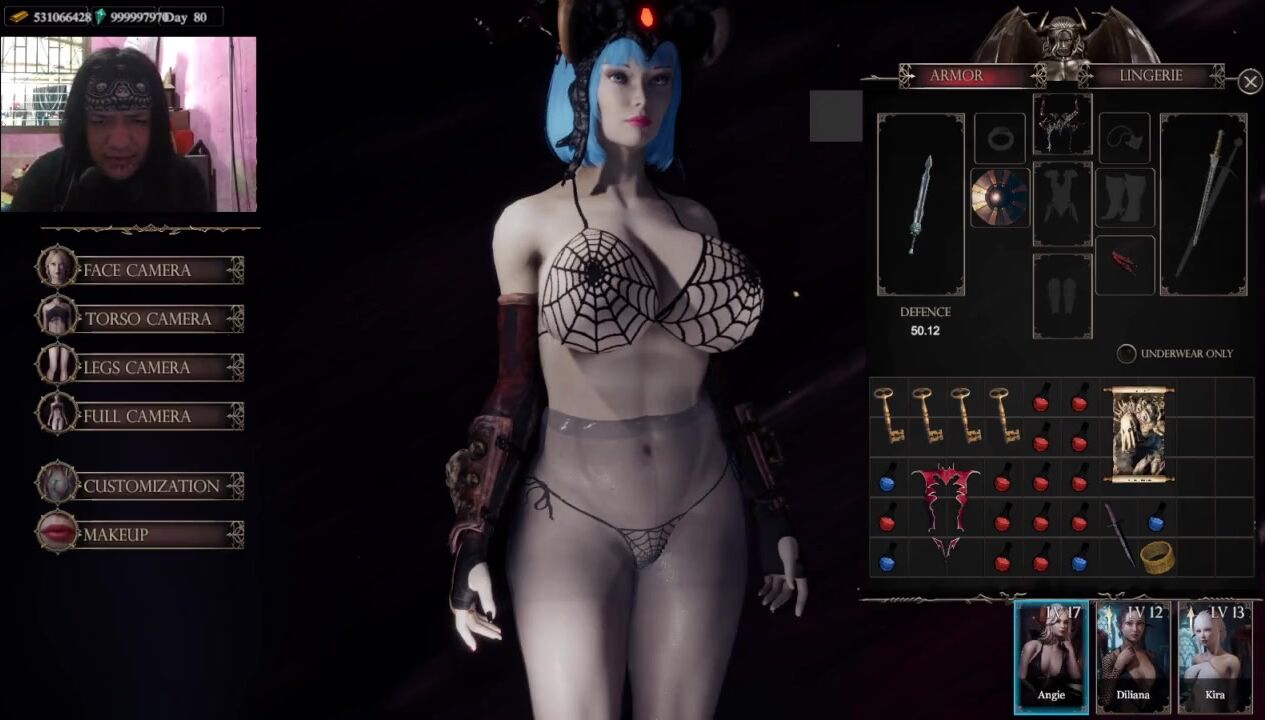
Task: Close the equipment panel
Action: coord(1250,82)
